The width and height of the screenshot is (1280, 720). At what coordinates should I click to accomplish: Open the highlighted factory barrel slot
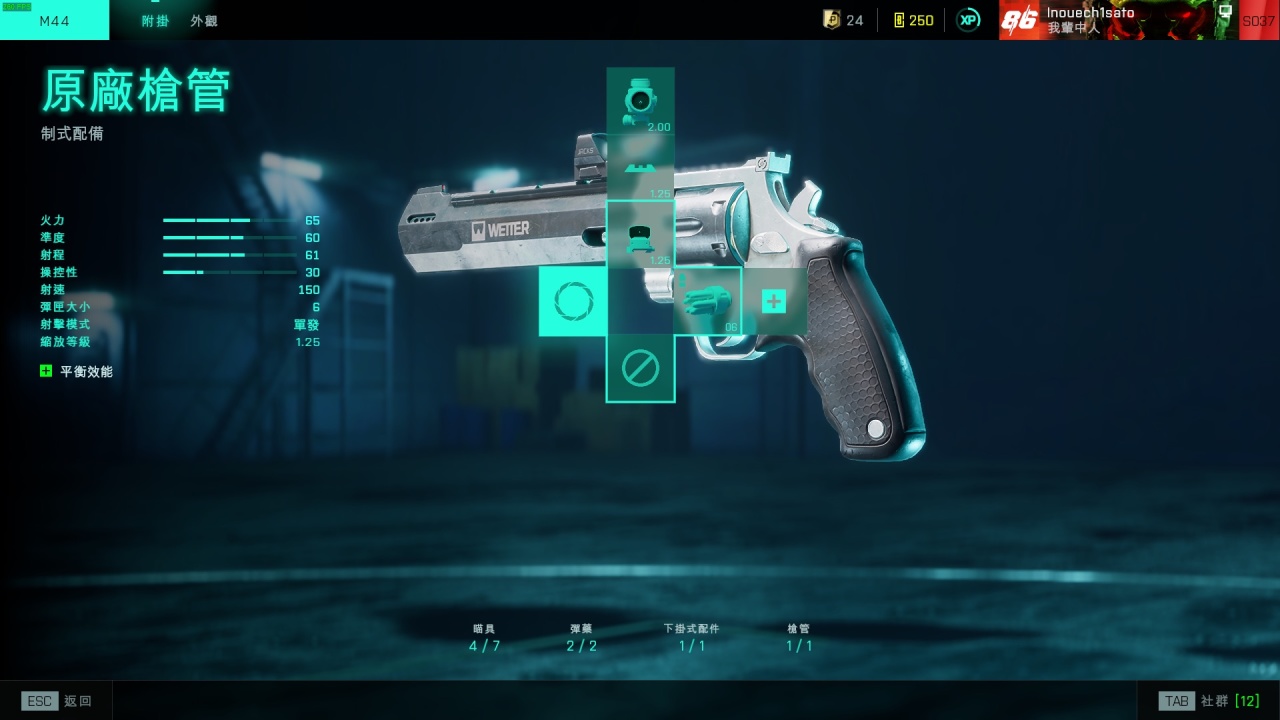pyautogui.click(x=573, y=301)
